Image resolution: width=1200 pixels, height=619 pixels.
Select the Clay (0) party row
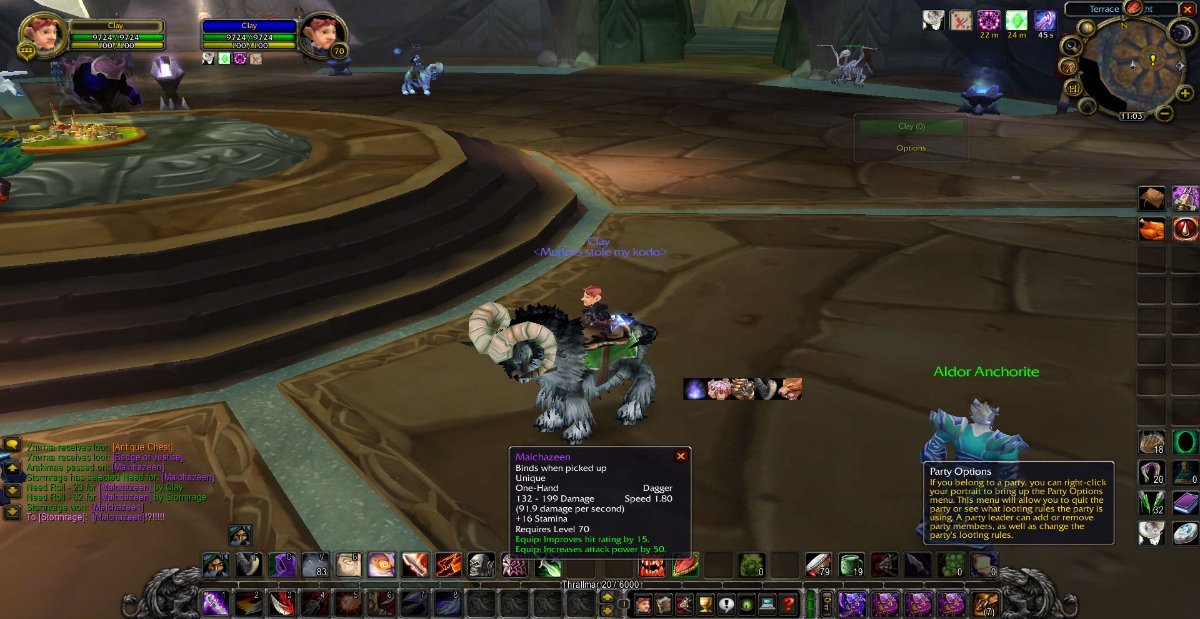pos(911,127)
